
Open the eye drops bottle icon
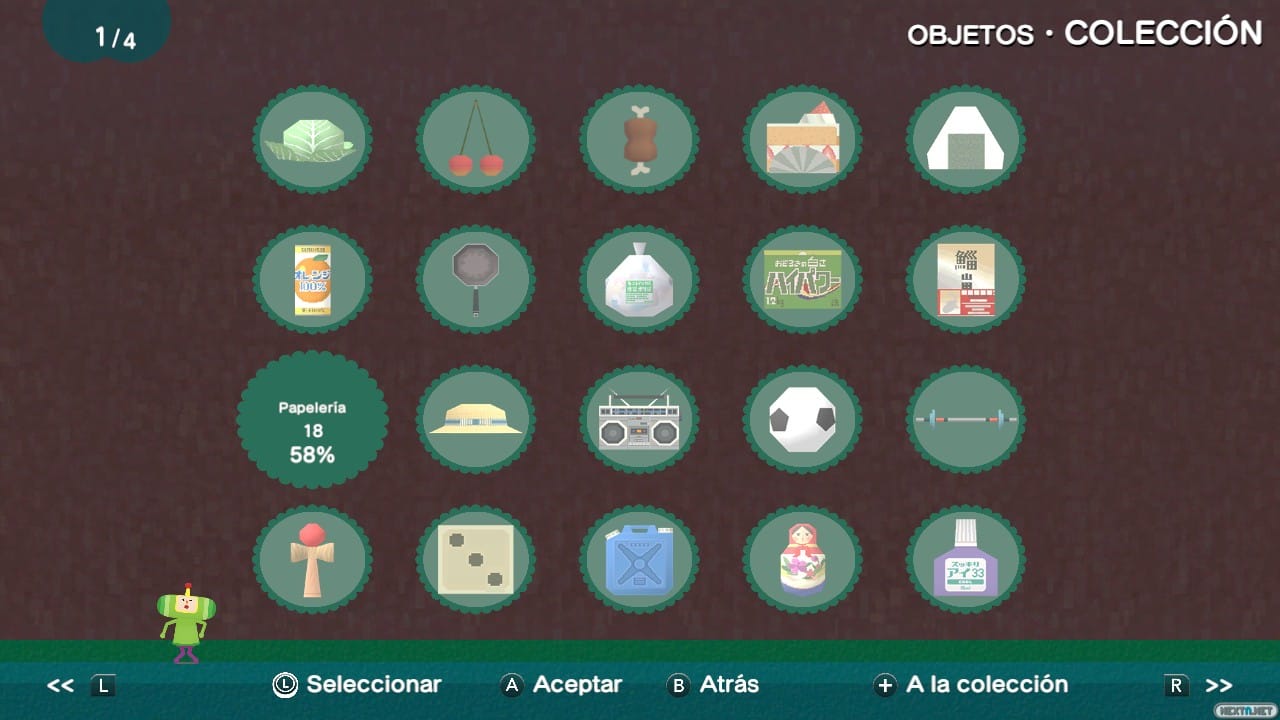[965, 560]
